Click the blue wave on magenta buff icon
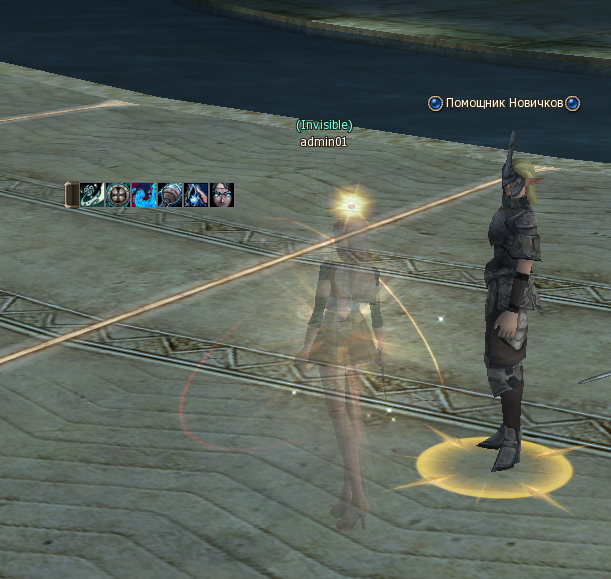The height and width of the screenshot is (579, 611). 144,194
